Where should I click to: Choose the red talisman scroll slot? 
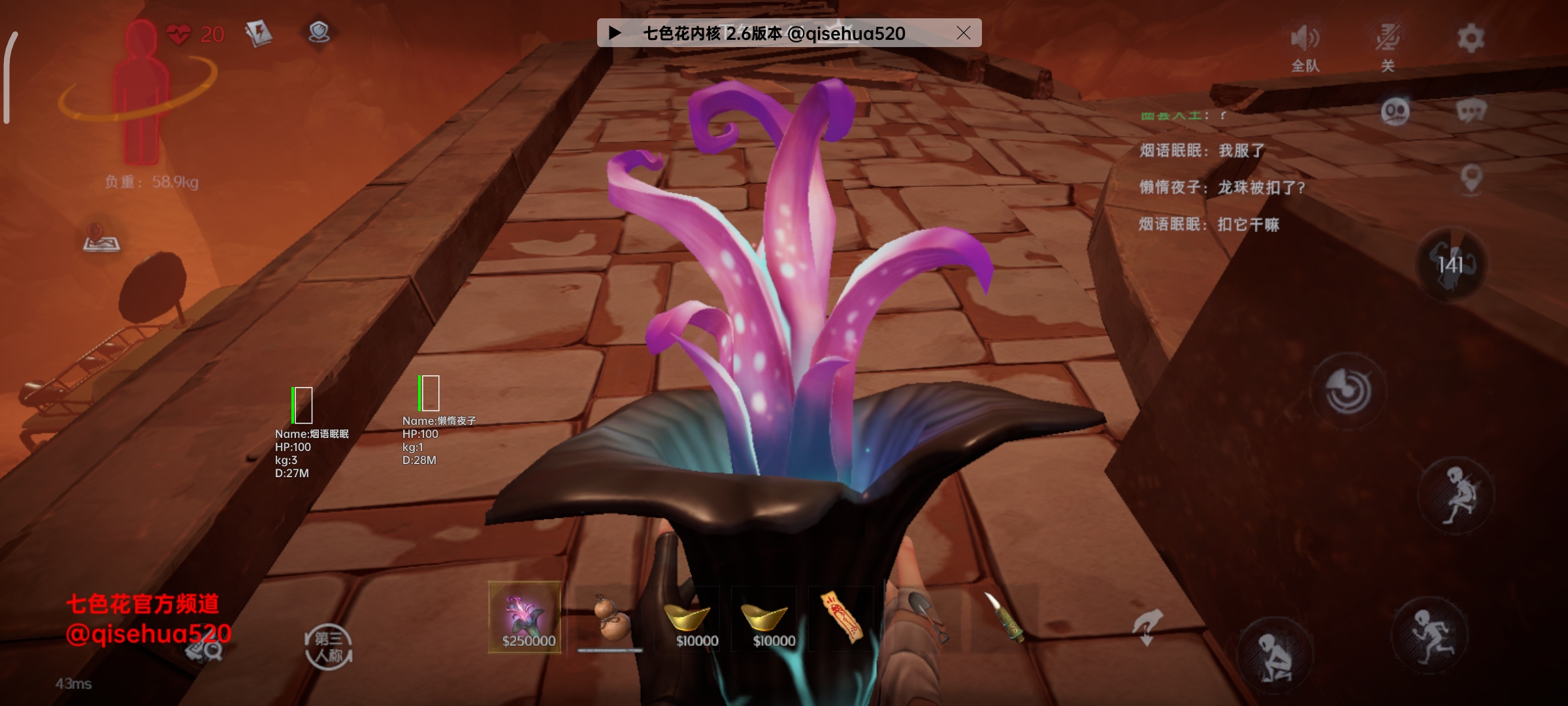click(x=841, y=617)
